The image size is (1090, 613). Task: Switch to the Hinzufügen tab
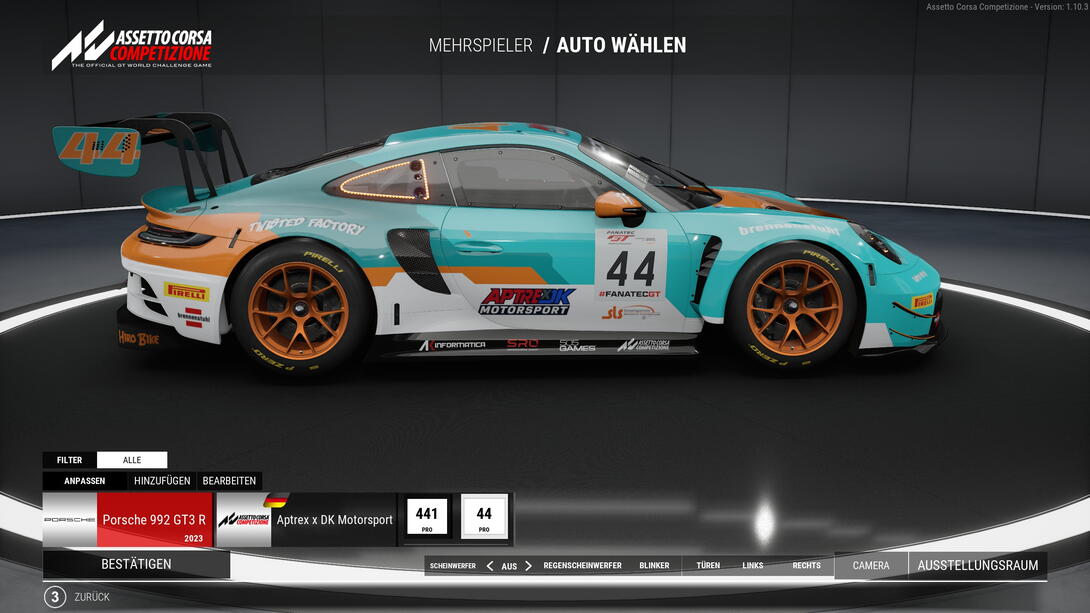(162, 481)
